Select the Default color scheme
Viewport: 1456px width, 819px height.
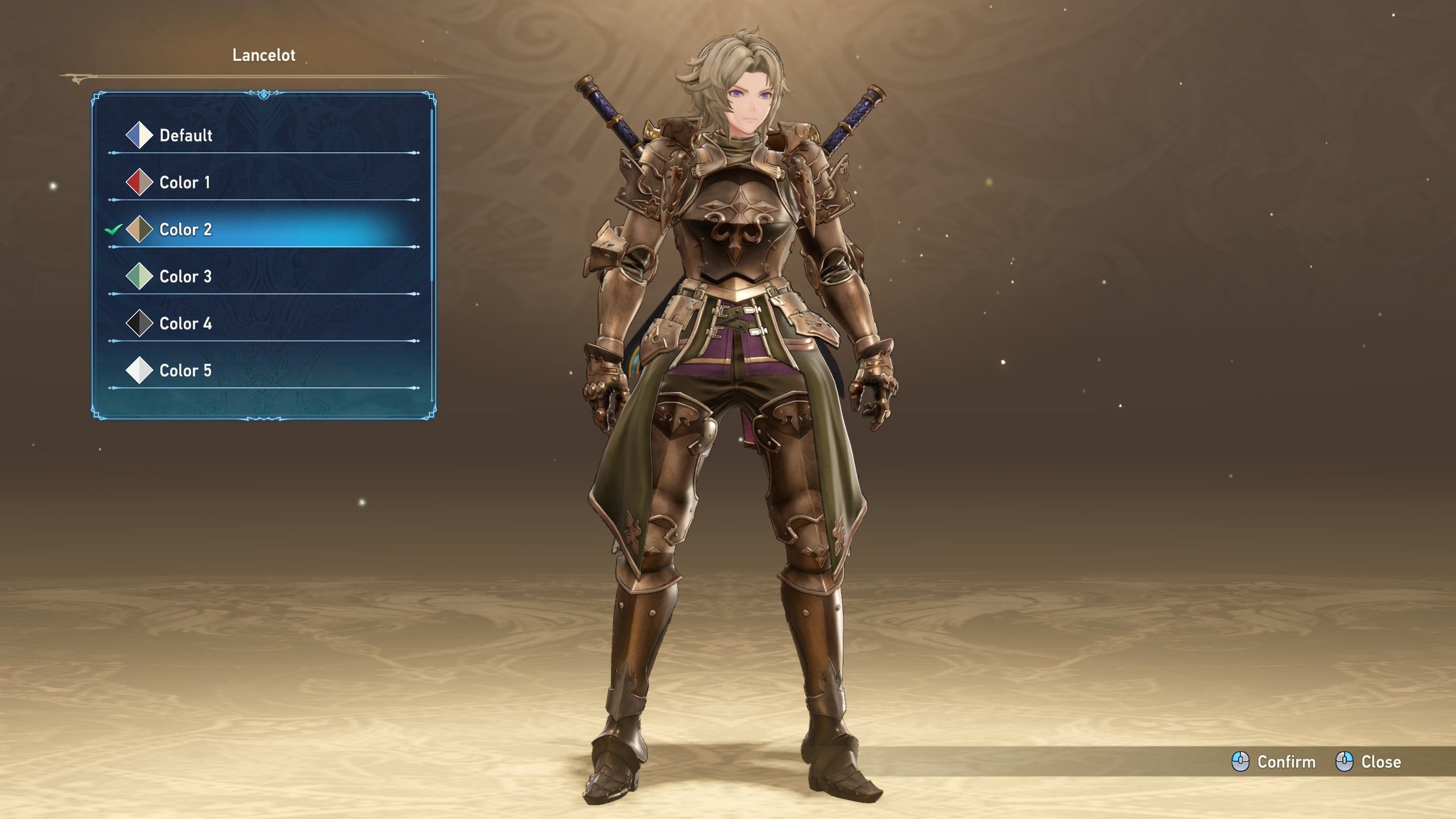pos(186,135)
